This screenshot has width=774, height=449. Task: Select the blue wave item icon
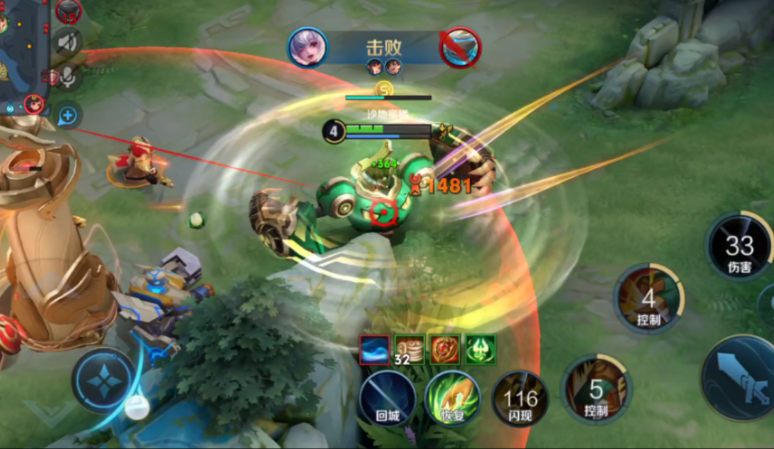click(x=375, y=349)
